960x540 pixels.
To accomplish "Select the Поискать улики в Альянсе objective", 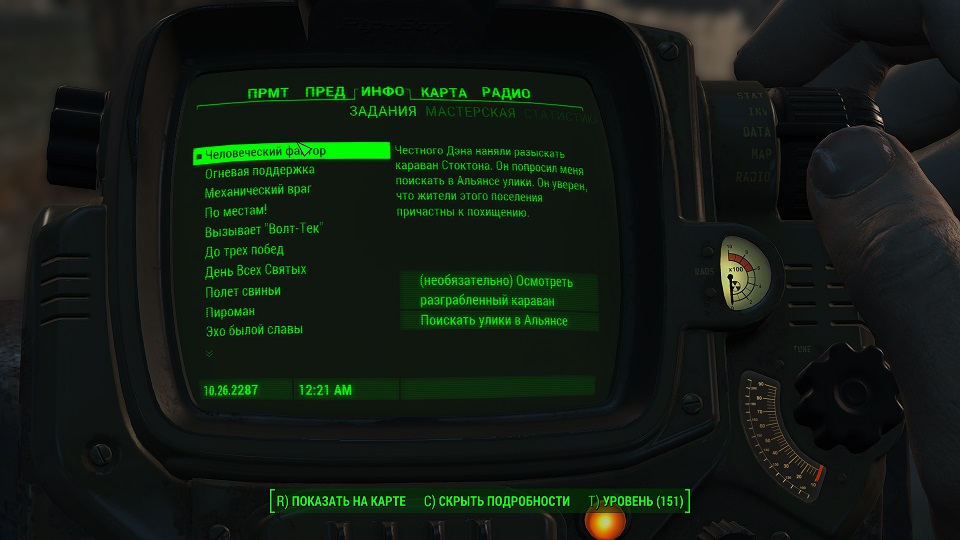I will [x=494, y=321].
